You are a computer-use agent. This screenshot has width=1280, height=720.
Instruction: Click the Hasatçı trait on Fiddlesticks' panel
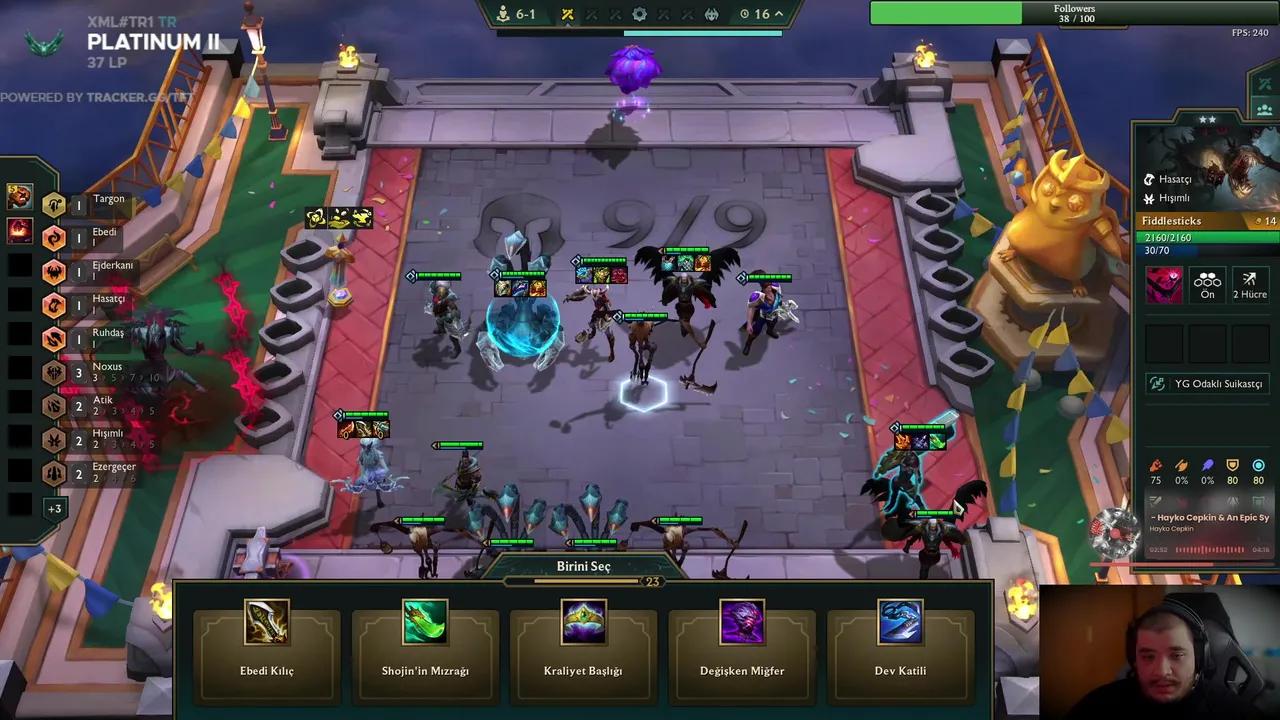point(1174,179)
